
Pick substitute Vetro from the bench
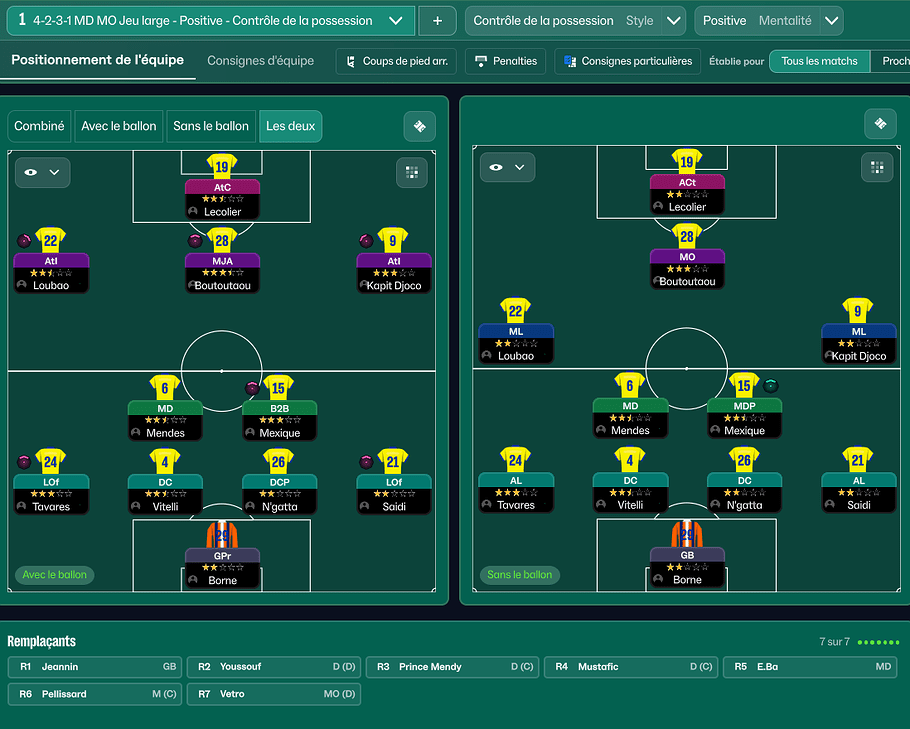coord(273,694)
